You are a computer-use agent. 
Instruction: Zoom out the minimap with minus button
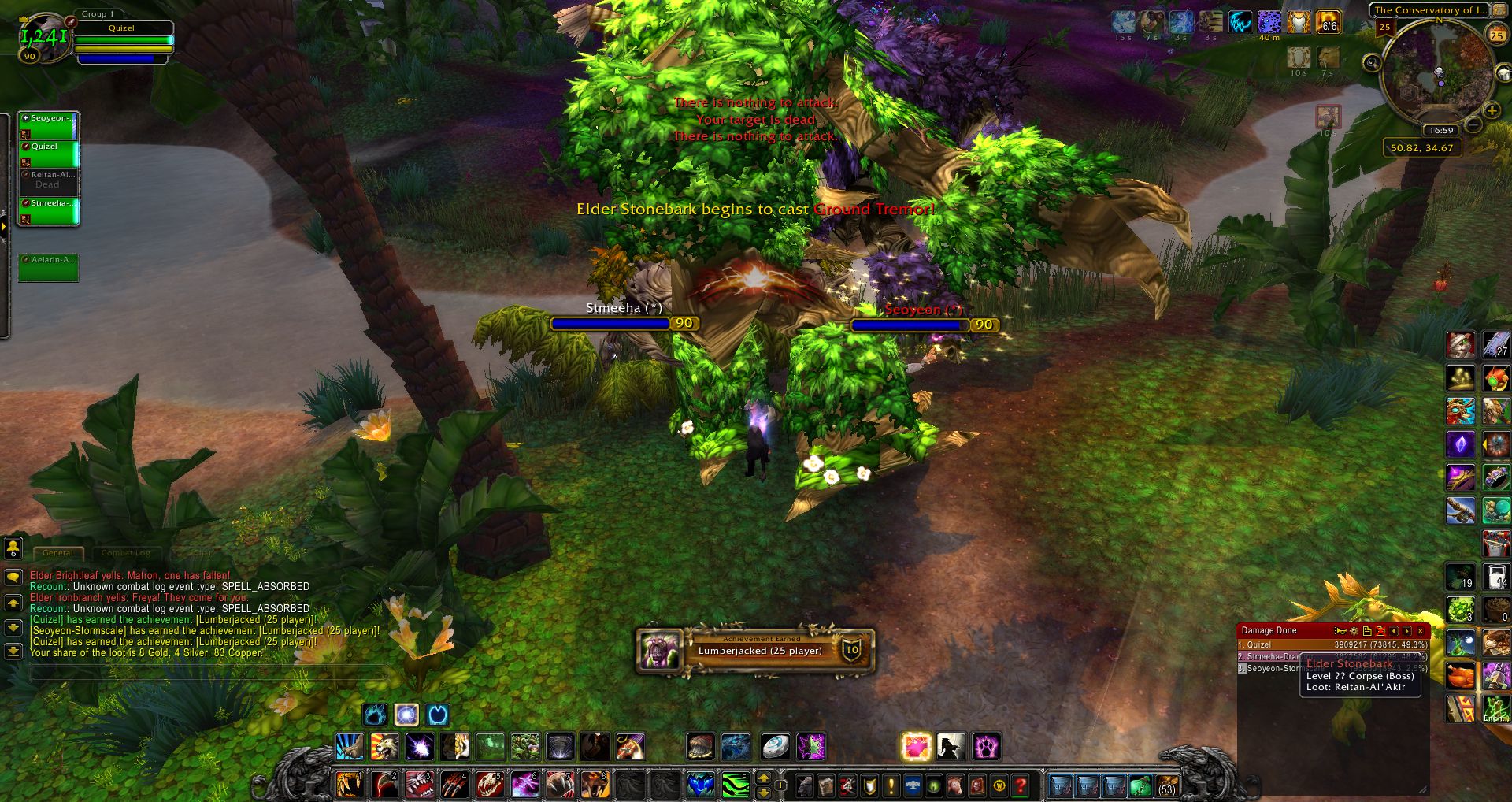(x=1474, y=124)
